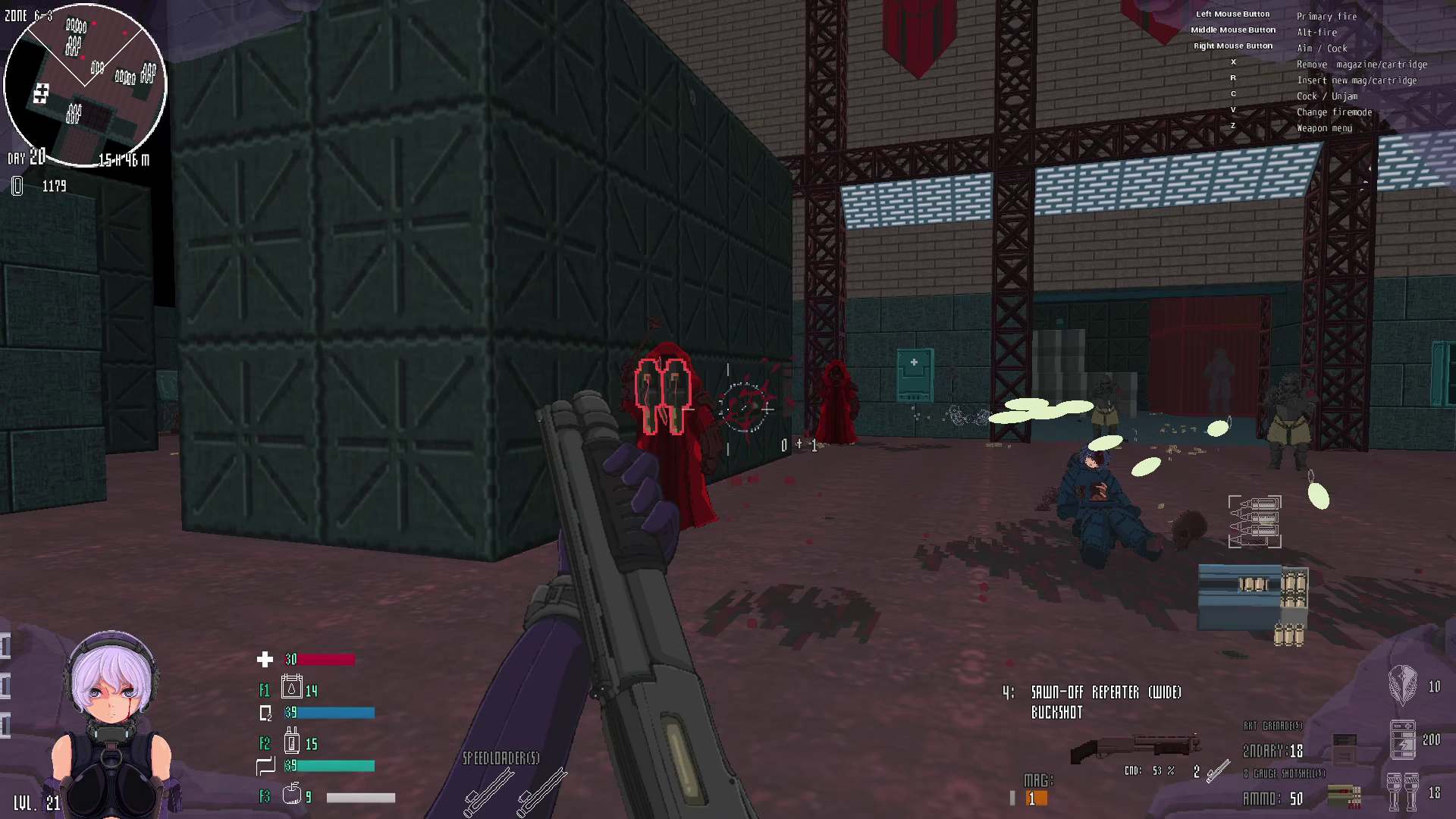
Task: Select the Weapon menu keybind entry
Action: point(1323,127)
